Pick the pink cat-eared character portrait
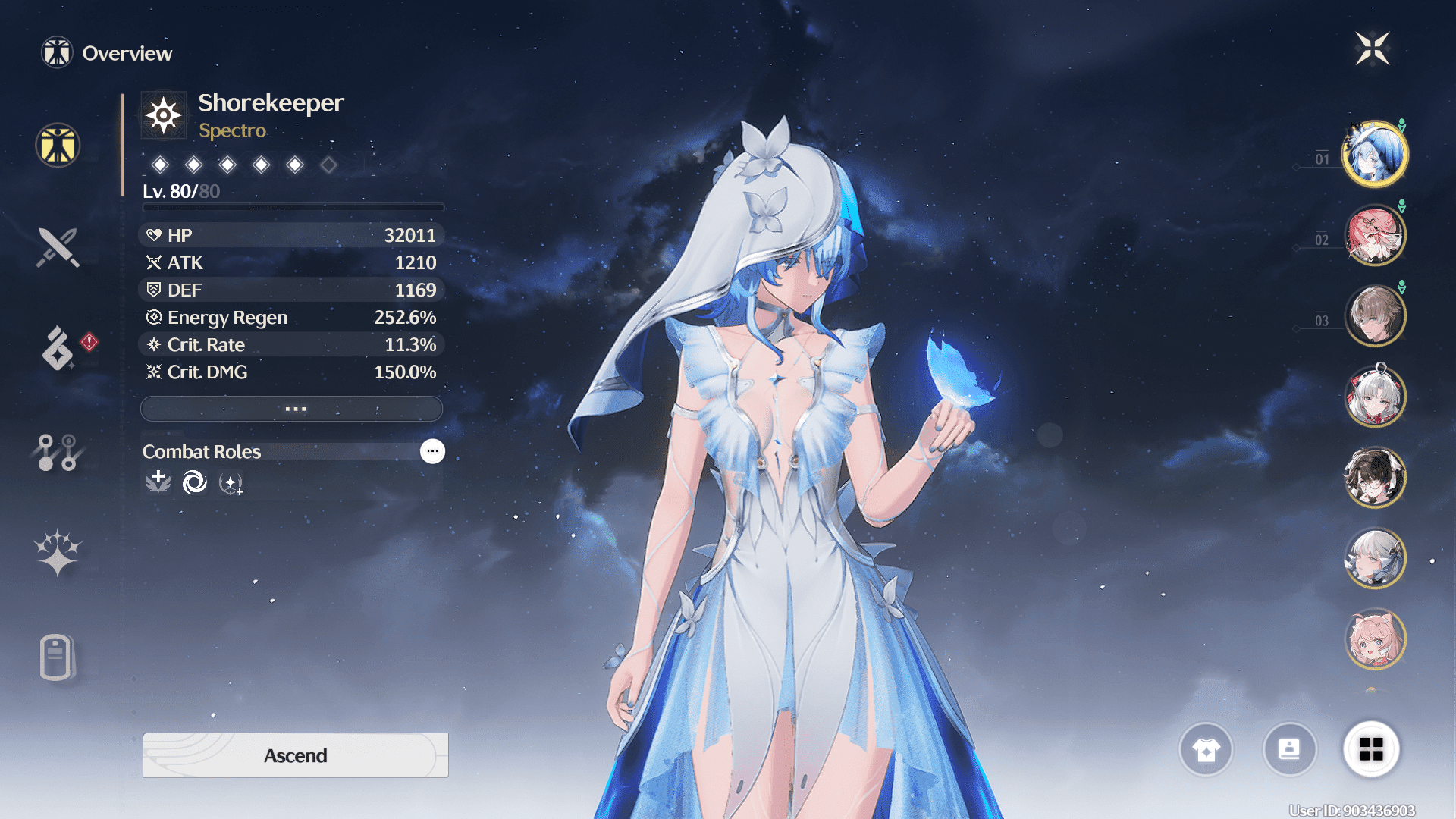 coord(1374,639)
